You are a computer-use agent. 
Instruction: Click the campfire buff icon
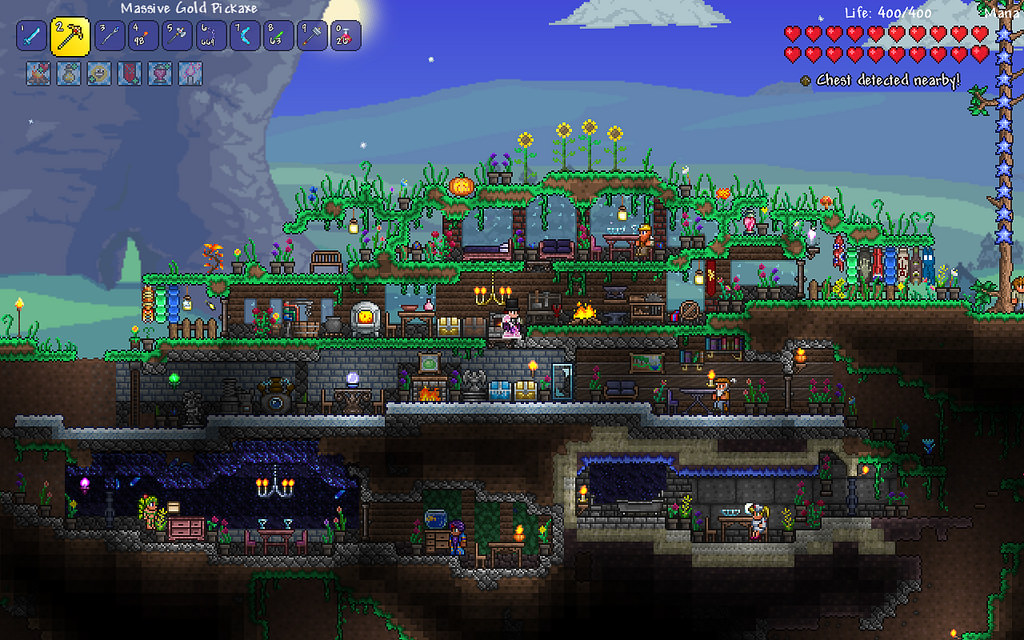coord(38,73)
